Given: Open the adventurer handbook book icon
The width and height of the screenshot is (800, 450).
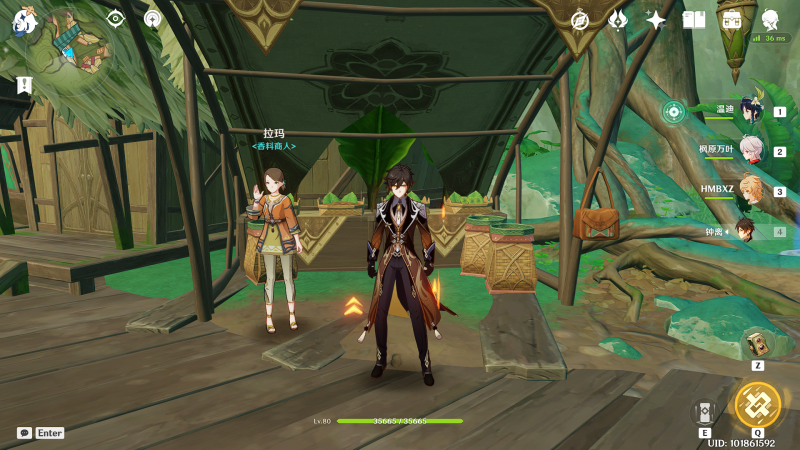Looking at the screenshot, I should (x=694, y=20).
